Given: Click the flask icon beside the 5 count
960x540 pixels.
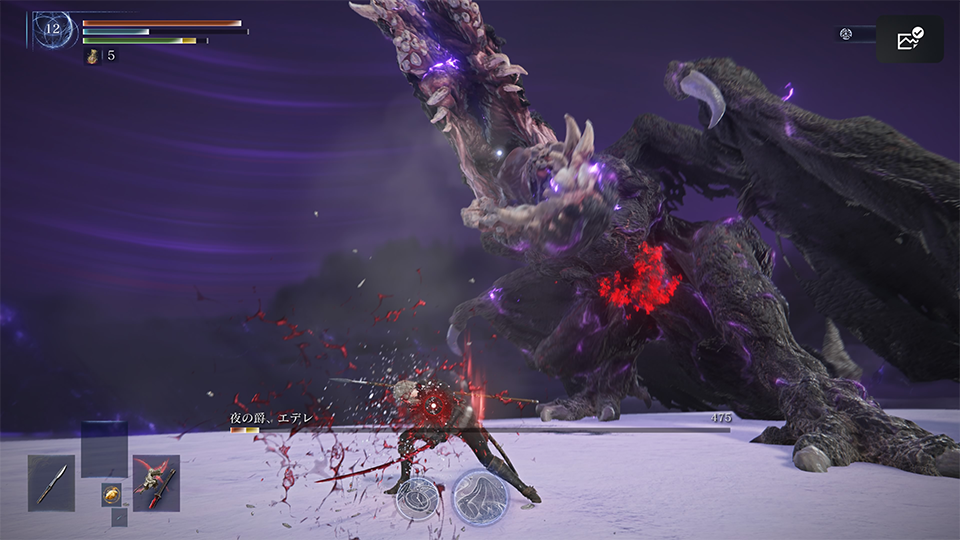Looking at the screenshot, I should (93, 56).
